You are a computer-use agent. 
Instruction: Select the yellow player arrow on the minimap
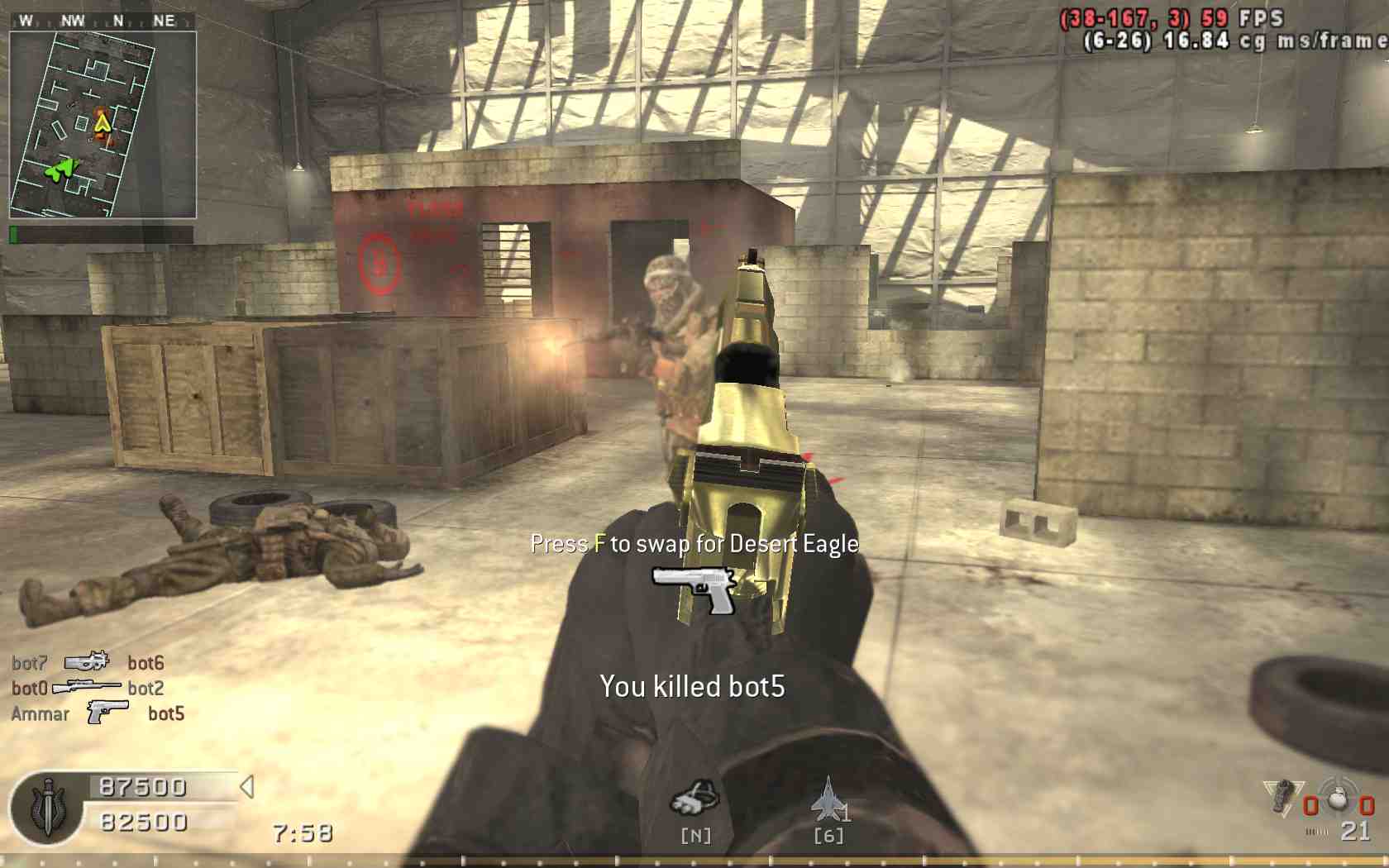point(103,123)
